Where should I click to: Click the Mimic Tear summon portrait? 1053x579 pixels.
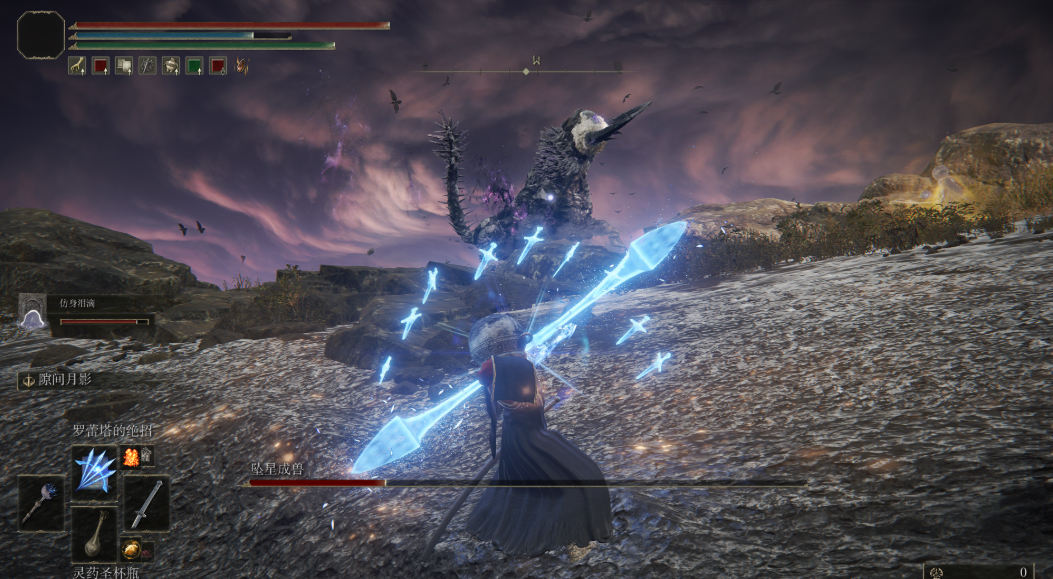coord(32,311)
